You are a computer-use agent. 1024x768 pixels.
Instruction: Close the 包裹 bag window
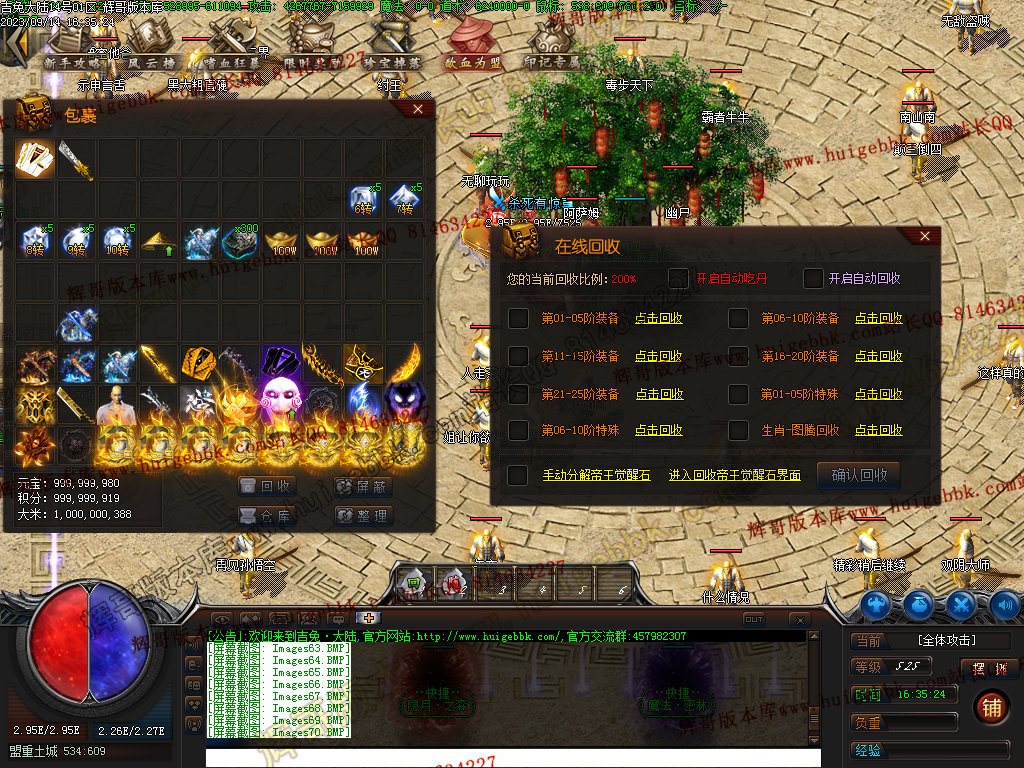[418, 109]
